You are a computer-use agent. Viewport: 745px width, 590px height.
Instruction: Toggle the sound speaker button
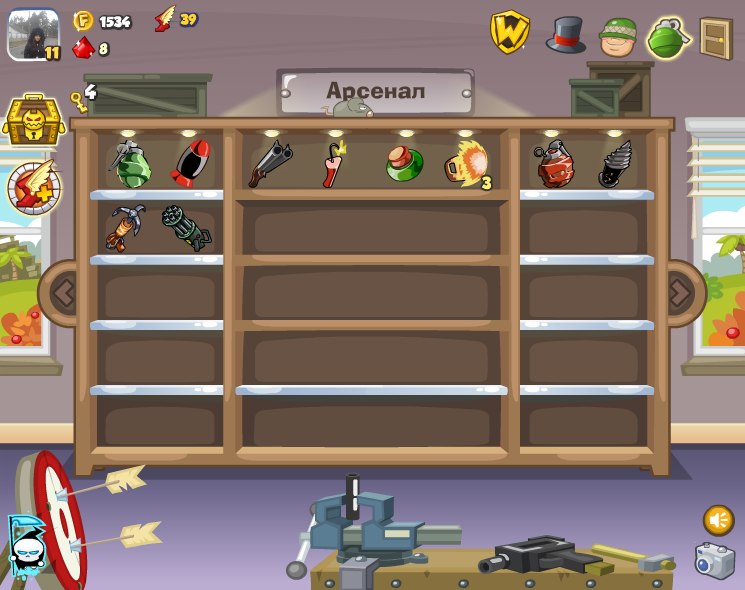tap(718, 520)
